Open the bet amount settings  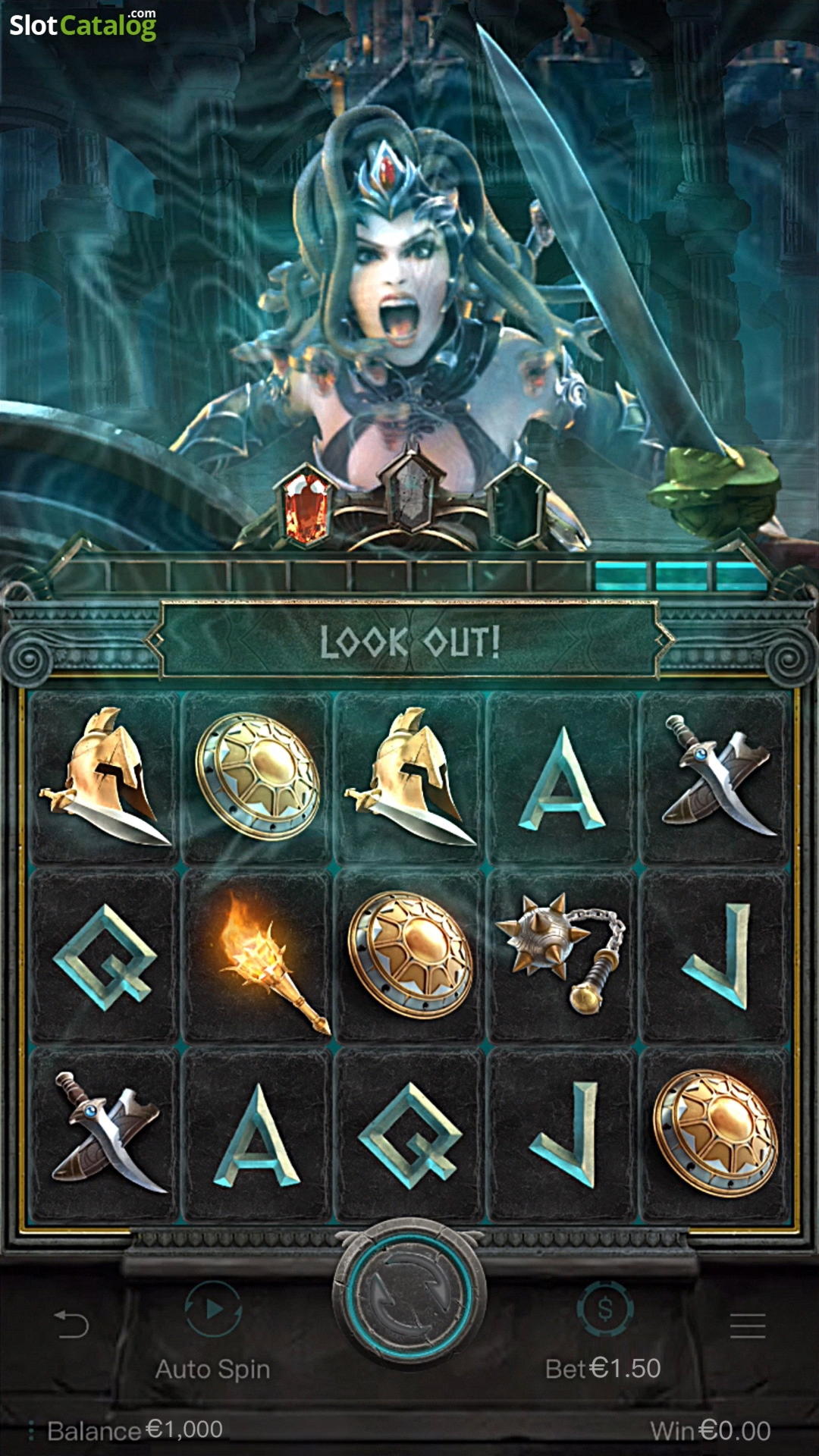604,1310
